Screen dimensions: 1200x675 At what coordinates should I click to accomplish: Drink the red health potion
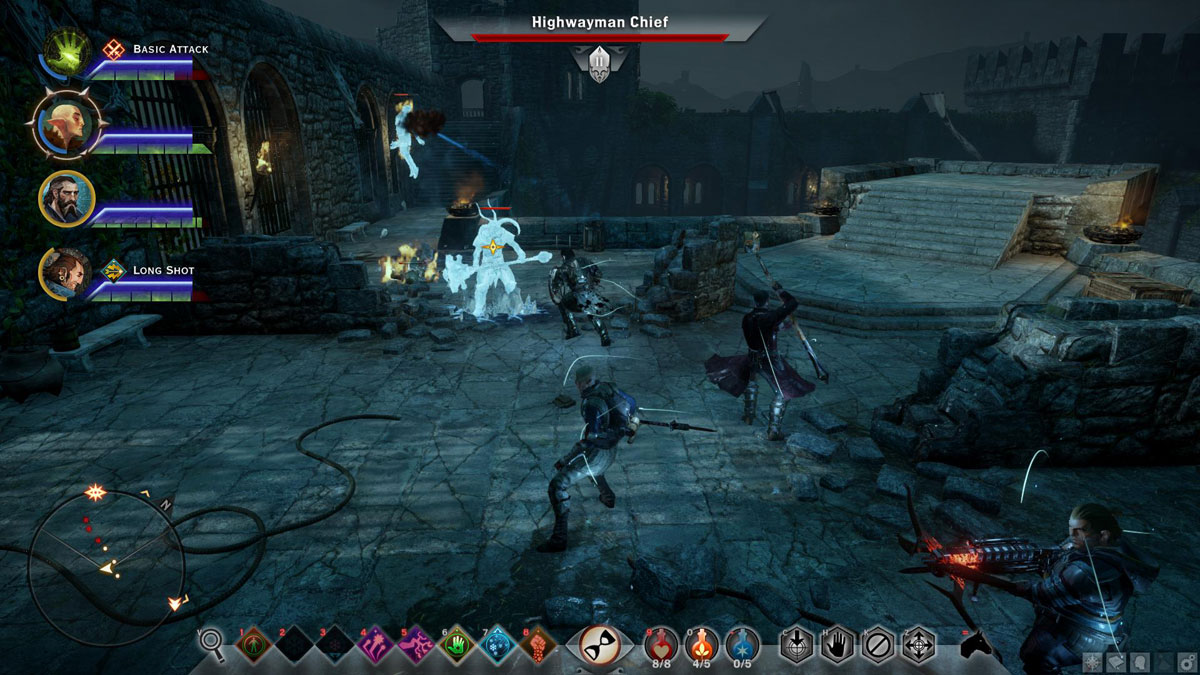[662, 643]
